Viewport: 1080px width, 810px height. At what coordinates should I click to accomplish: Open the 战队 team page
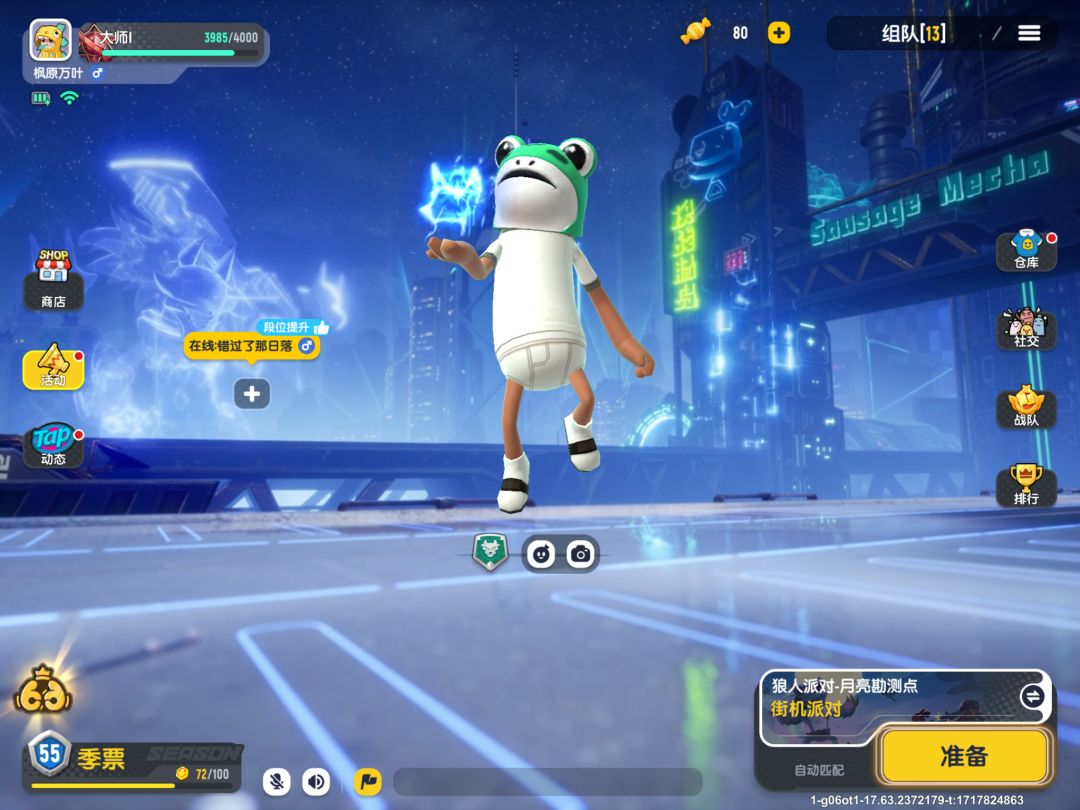click(1026, 407)
